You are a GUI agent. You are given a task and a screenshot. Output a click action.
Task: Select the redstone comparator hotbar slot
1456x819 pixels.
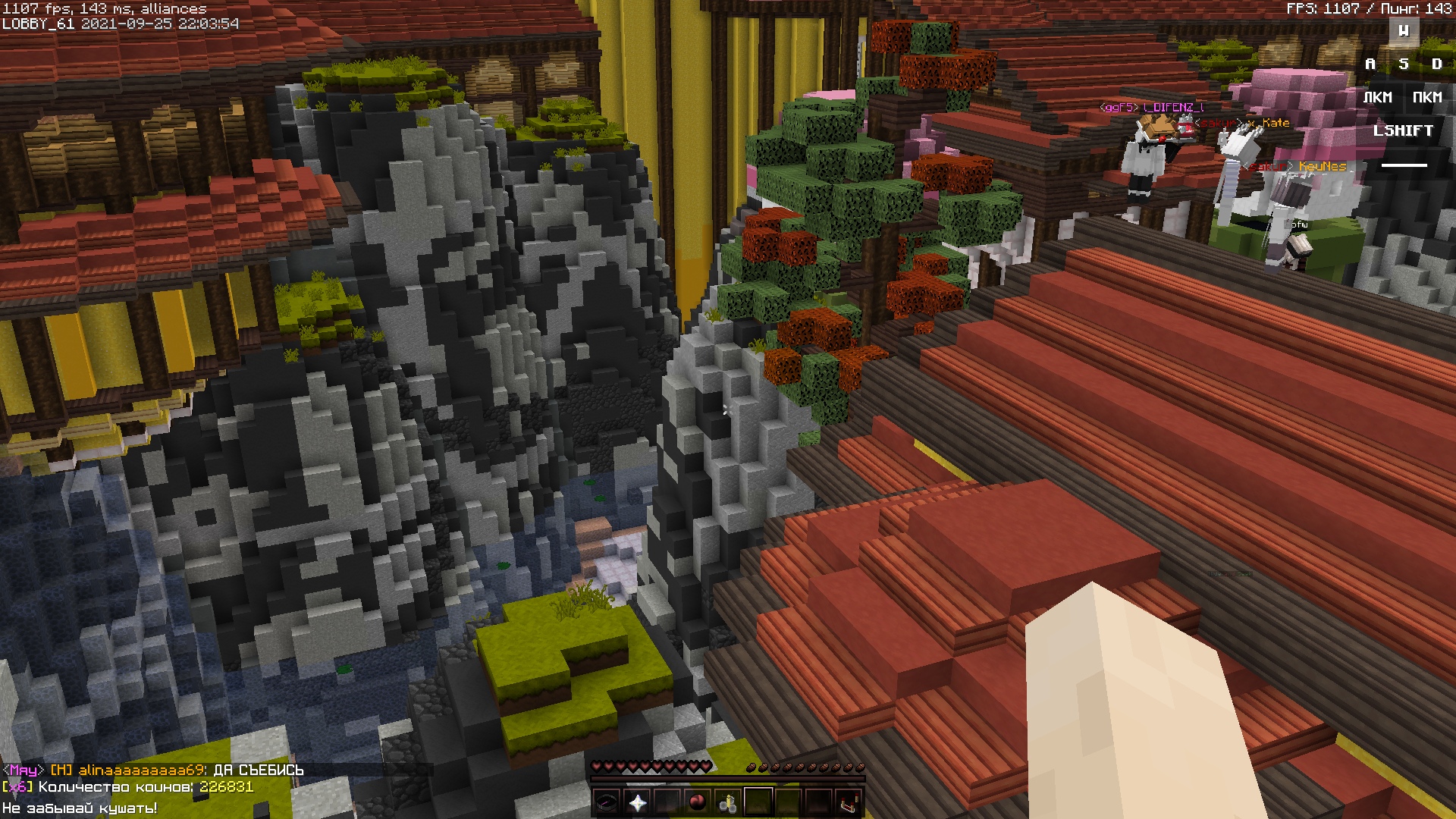point(849,802)
